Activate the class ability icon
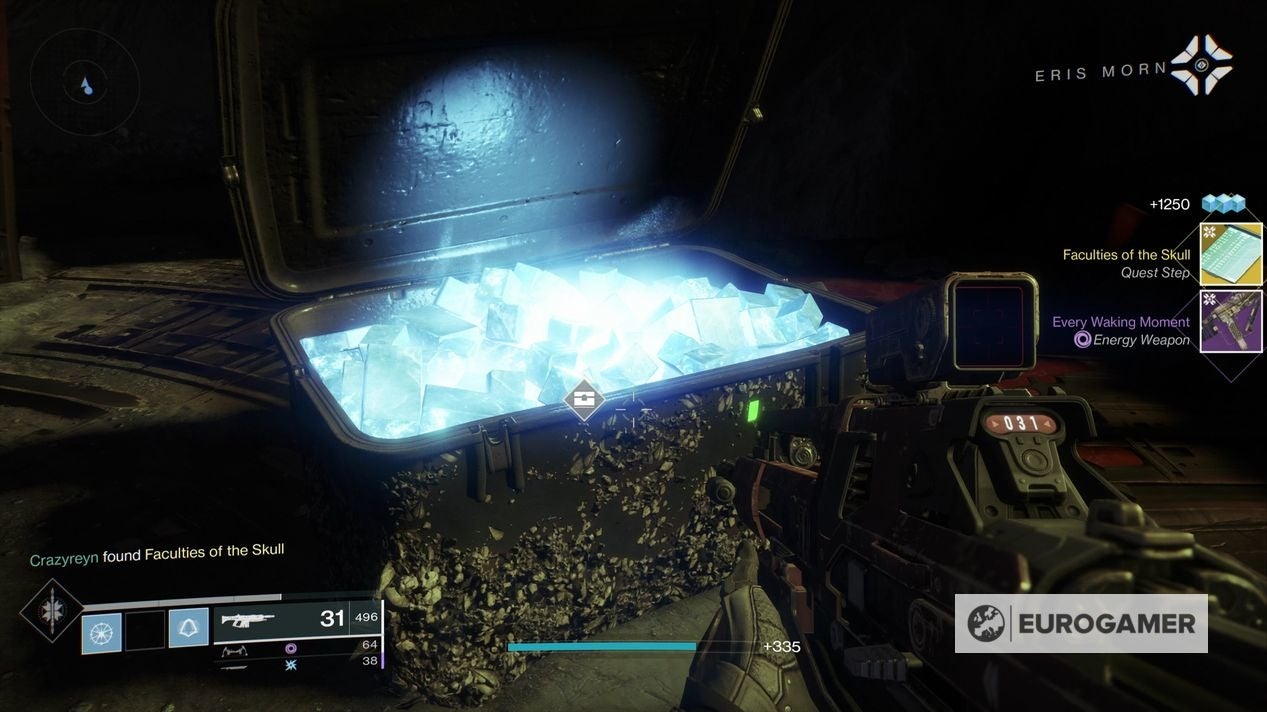Image resolution: width=1267 pixels, height=712 pixels. [188, 630]
